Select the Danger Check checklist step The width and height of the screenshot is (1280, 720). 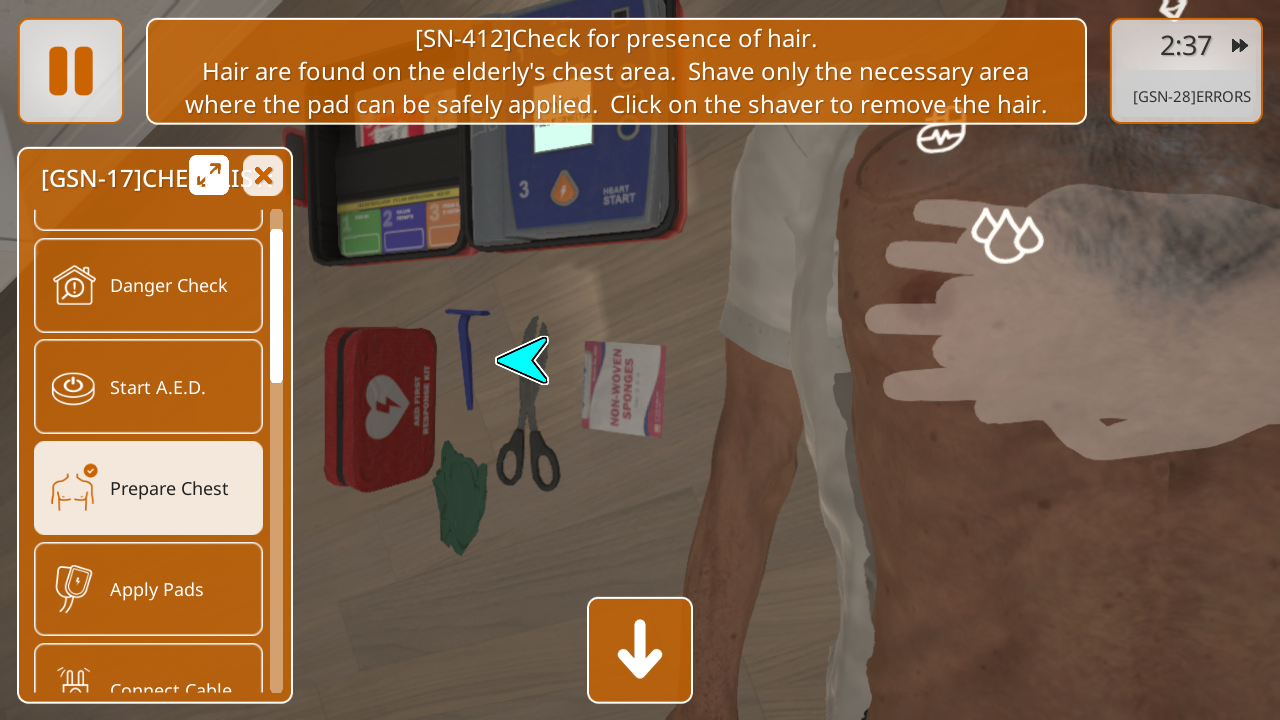click(x=149, y=286)
